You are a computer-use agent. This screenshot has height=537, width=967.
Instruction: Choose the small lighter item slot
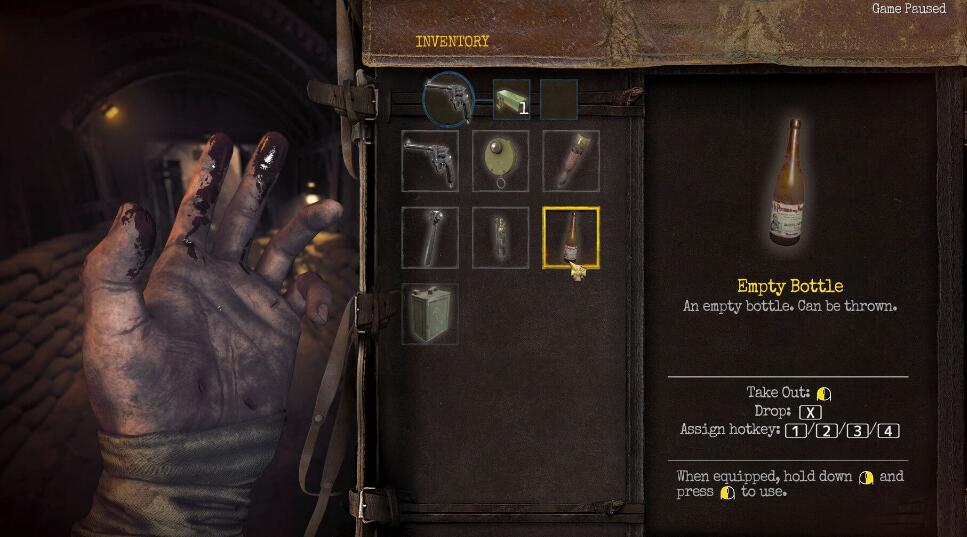pos(500,237)
